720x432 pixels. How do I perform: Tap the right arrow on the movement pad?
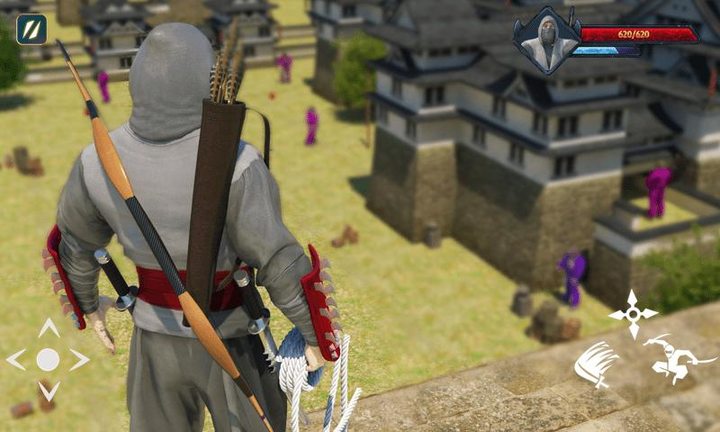tap(79, 360)
